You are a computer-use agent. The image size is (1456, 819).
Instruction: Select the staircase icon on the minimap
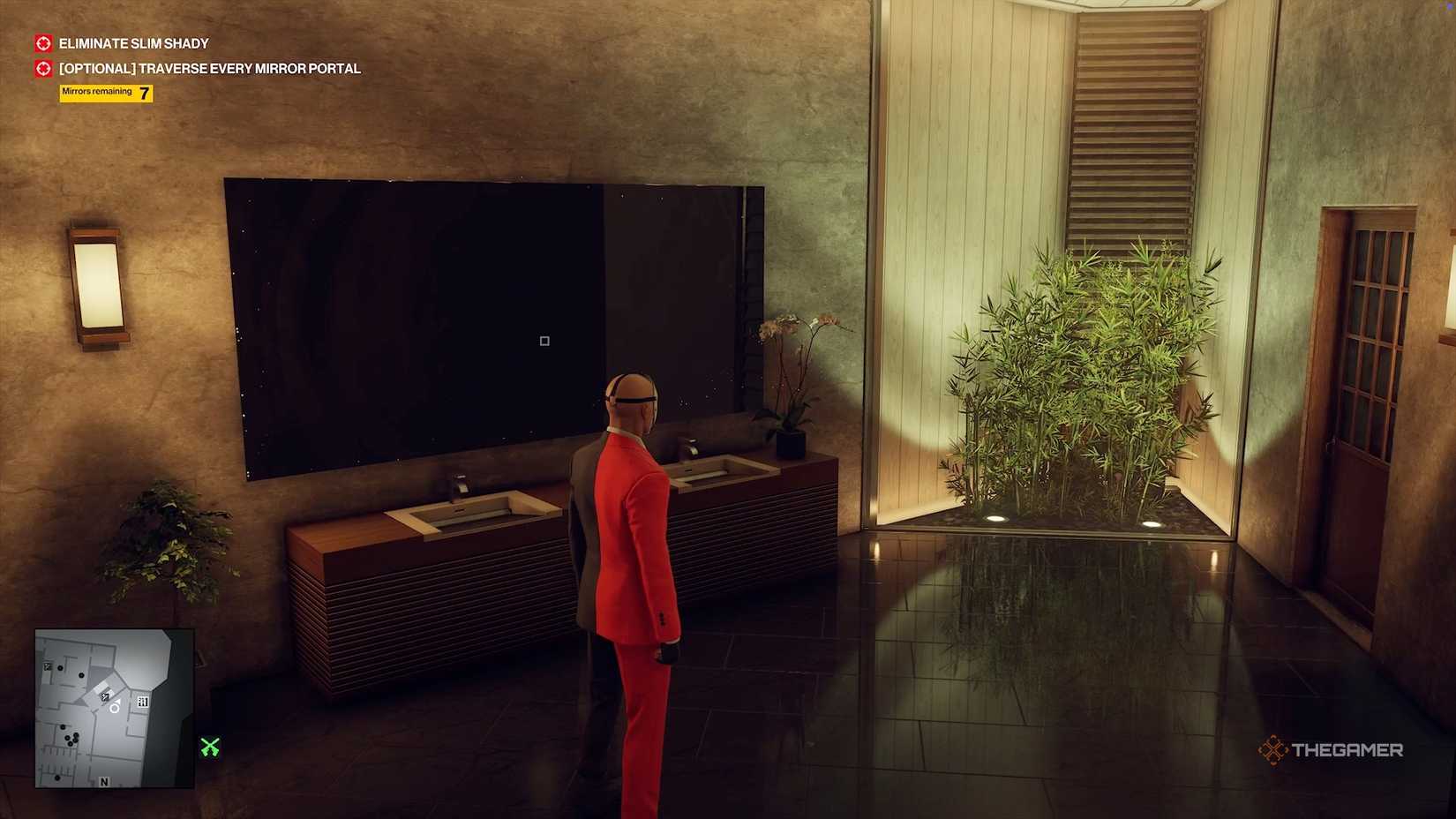tap(143, 701)
